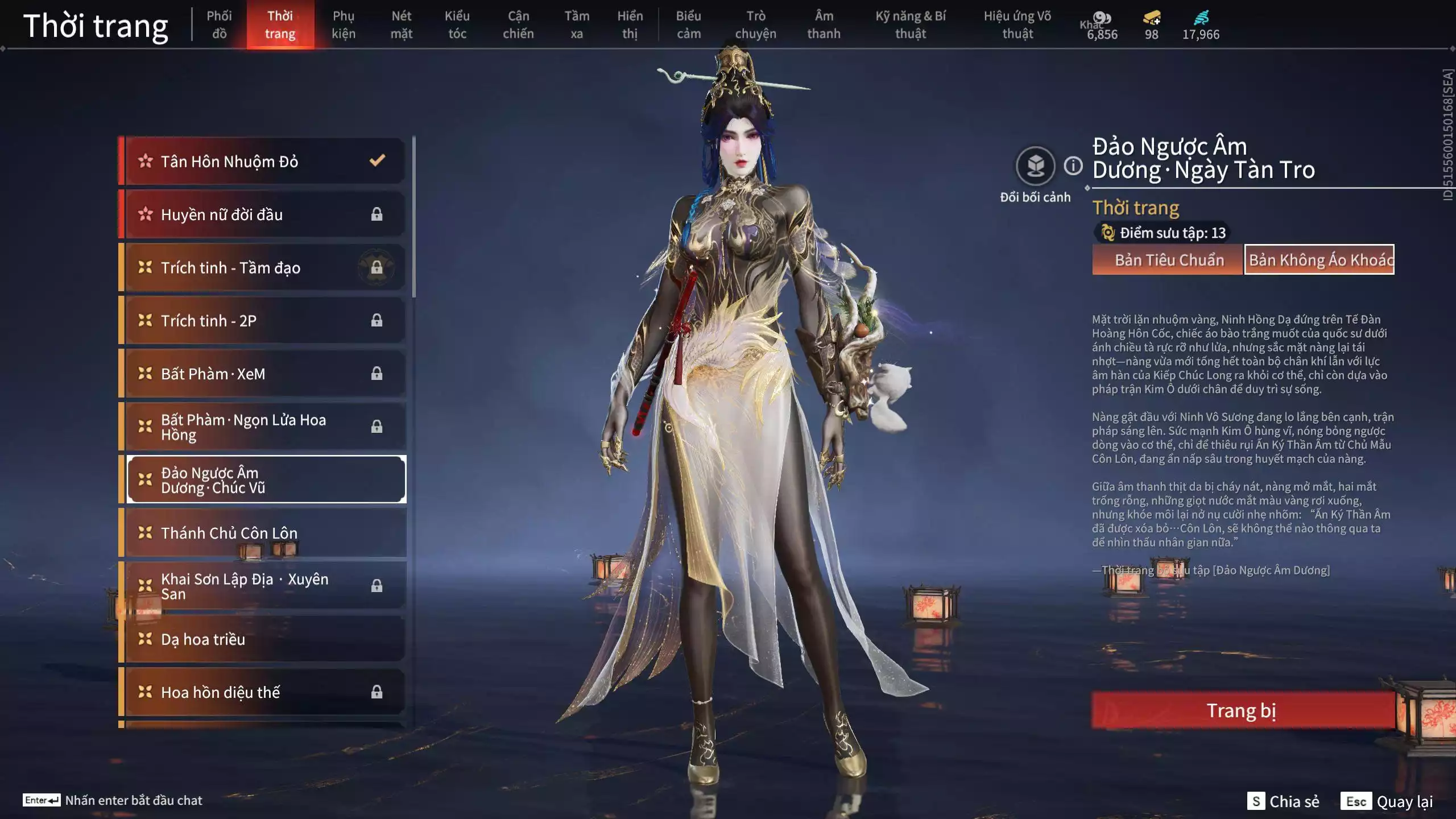This screenshot has height=819, width=1456.
Task: Click the gold ingot currency icon
Action: 1151,18
